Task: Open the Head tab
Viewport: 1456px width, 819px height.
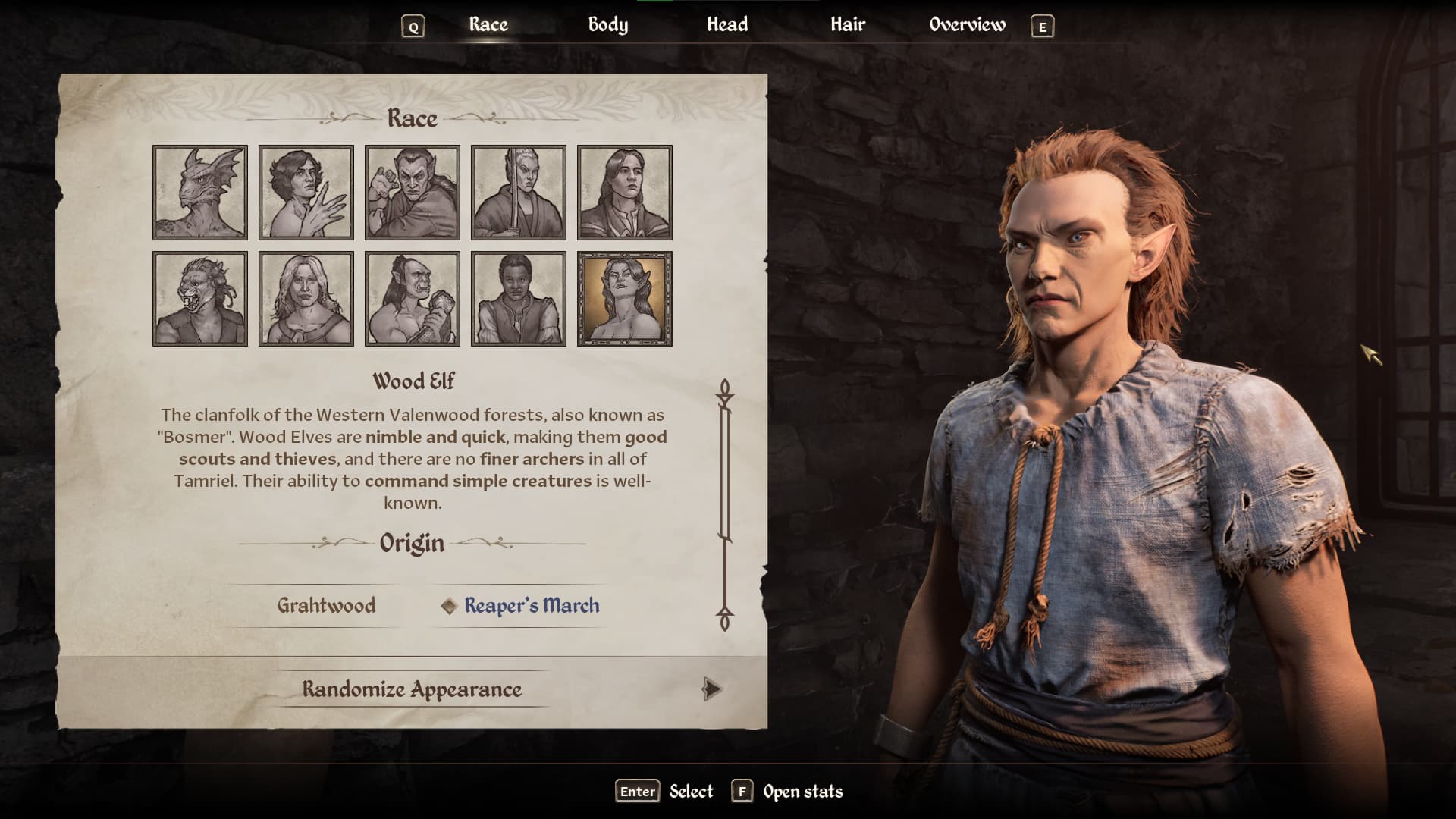Action: (726, 25)
